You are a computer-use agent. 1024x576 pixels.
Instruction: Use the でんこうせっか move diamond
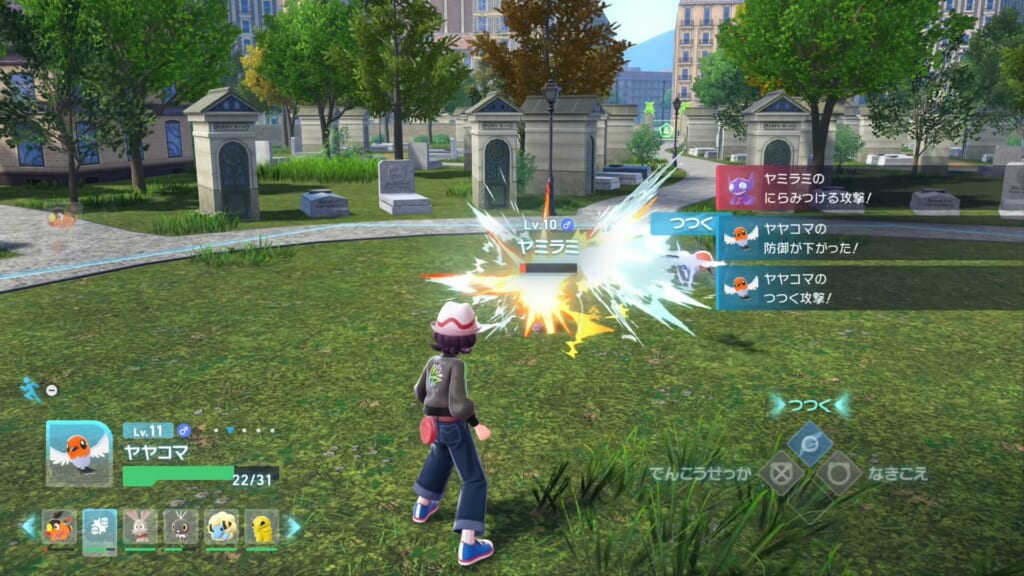[781, 472]
